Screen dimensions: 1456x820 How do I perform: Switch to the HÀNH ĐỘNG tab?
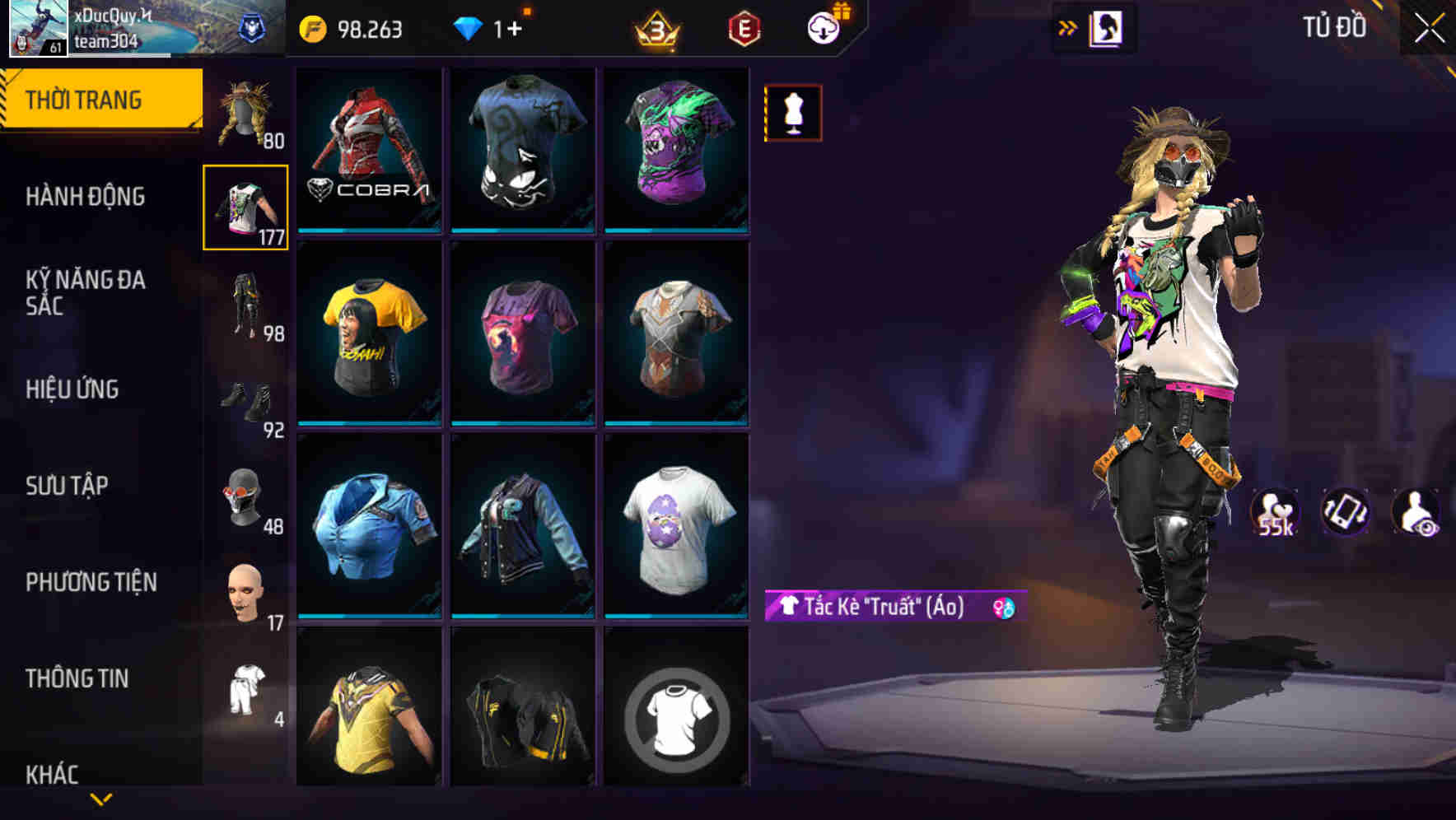pos(85,197)
